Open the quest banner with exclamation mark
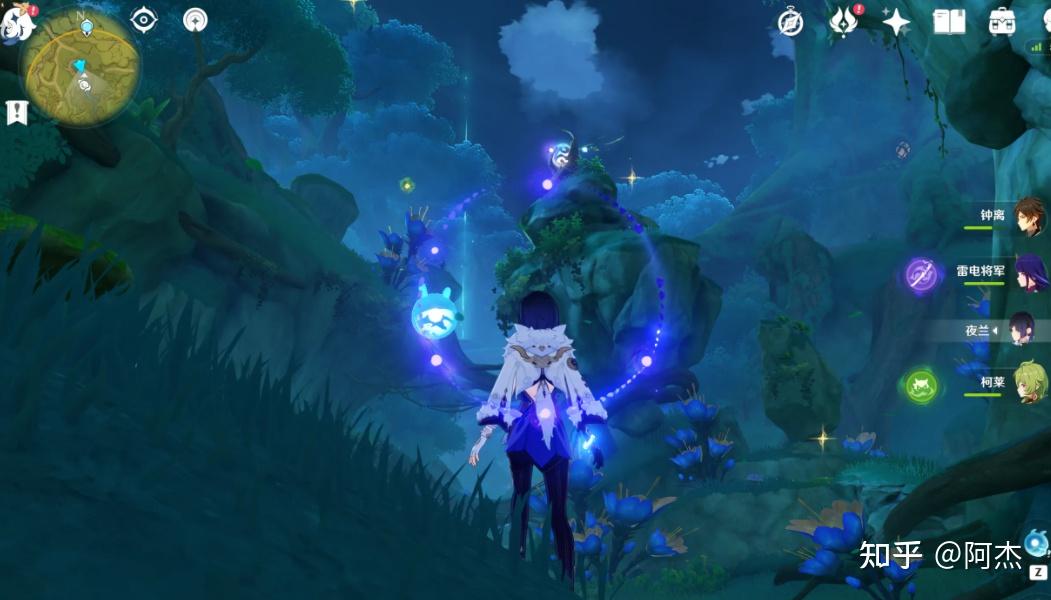This screenshot has height=600, width=1051. 17,113
